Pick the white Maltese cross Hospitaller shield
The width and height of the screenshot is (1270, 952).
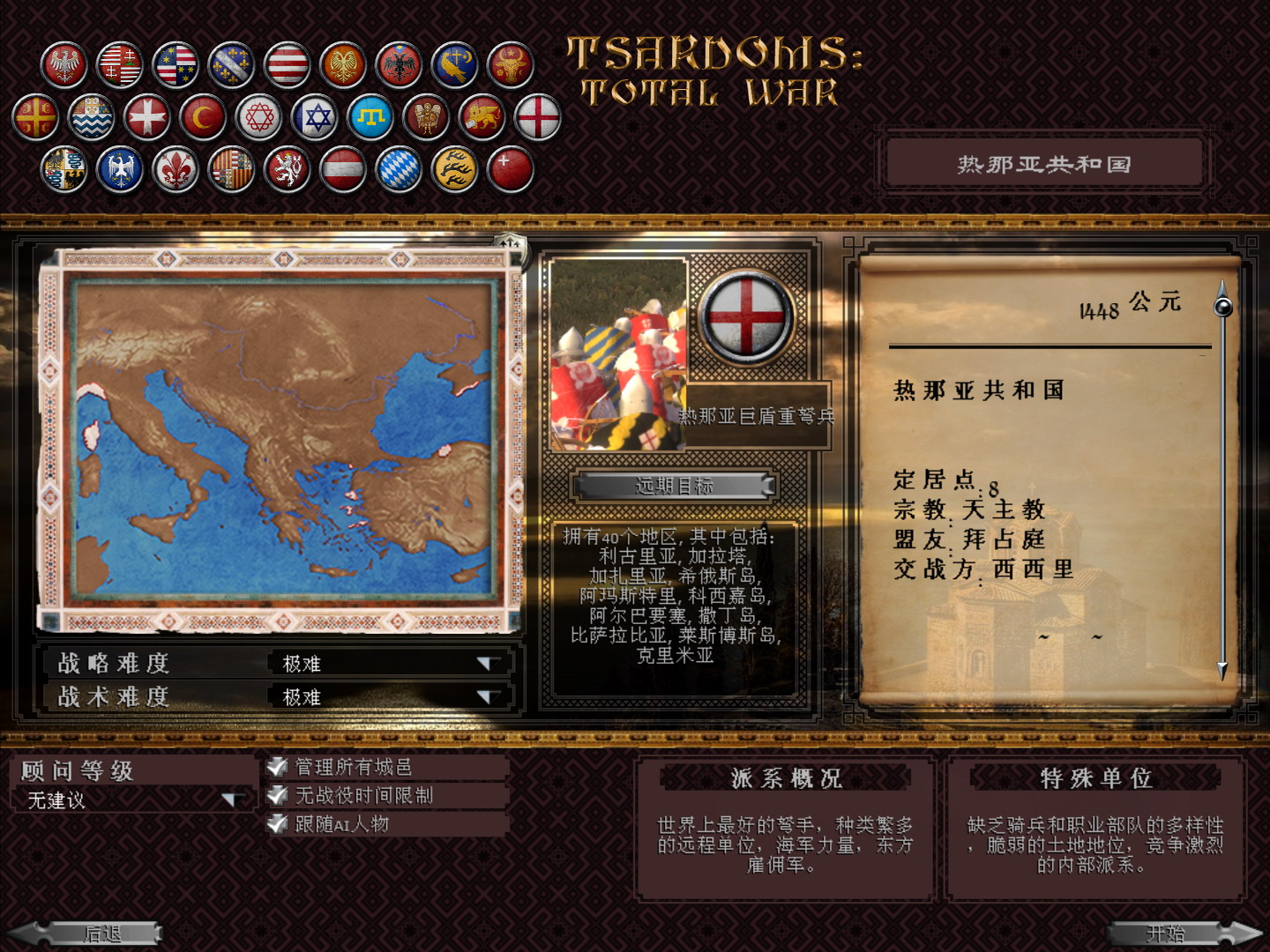148,116
